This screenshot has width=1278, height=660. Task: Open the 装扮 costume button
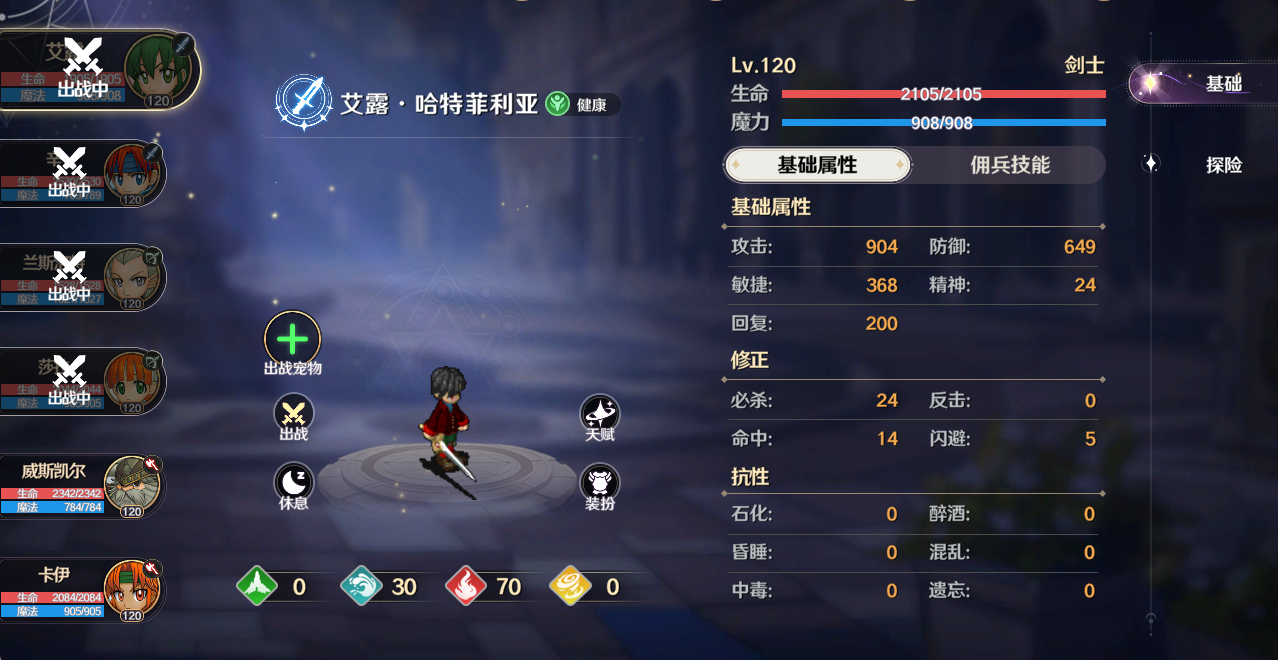tap(600, 481)
